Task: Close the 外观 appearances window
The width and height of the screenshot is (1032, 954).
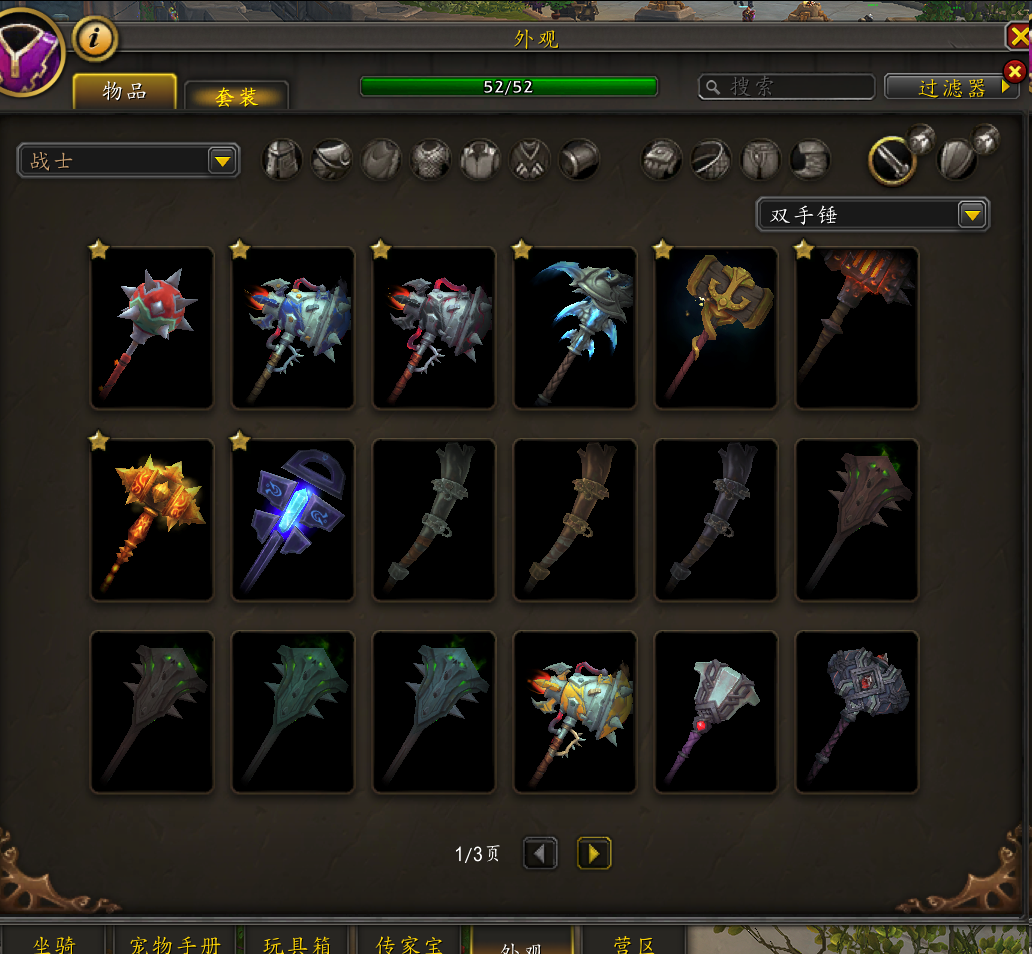Action: click(1019, 37)
